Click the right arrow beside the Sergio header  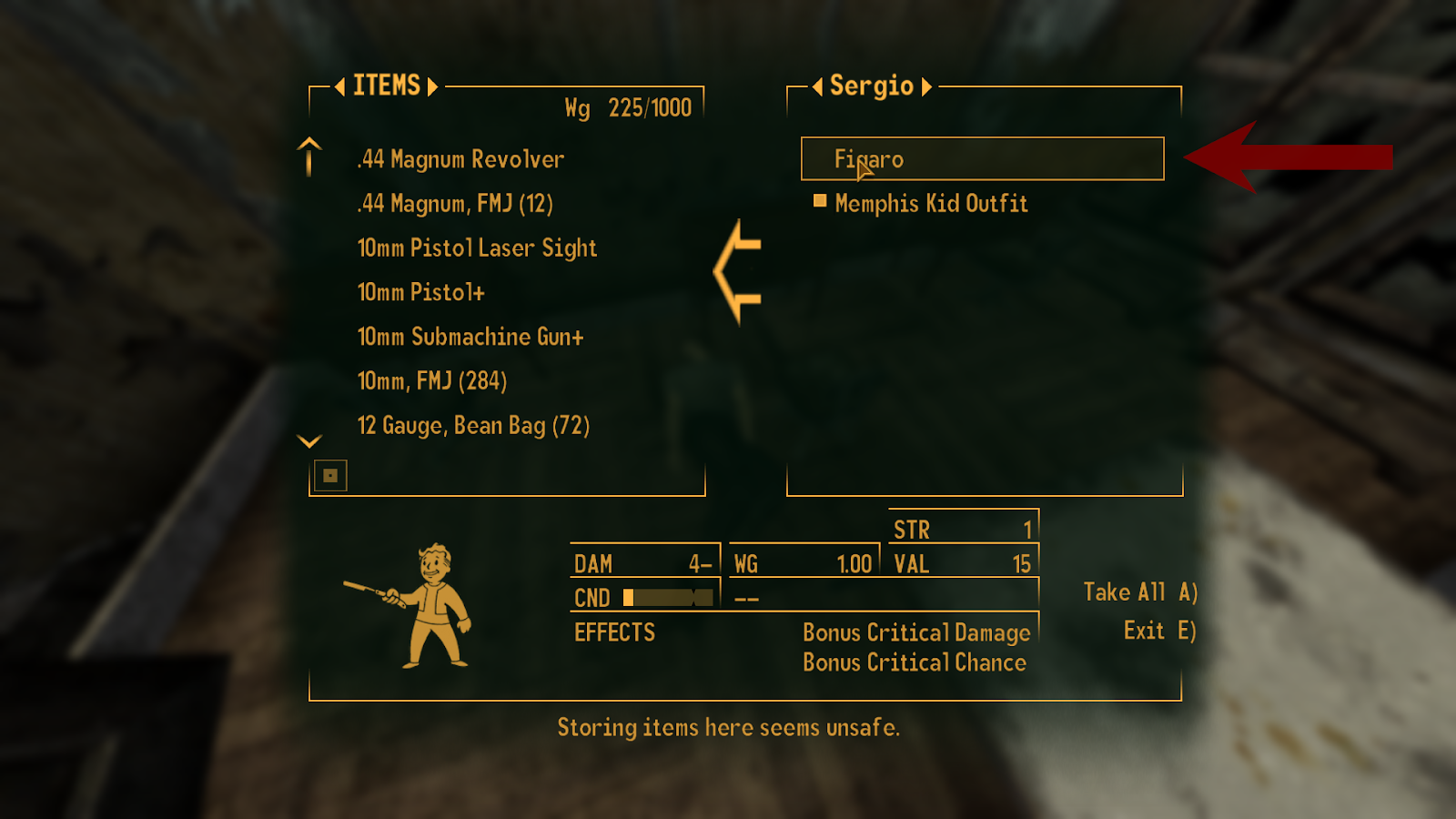pos(928,86)
